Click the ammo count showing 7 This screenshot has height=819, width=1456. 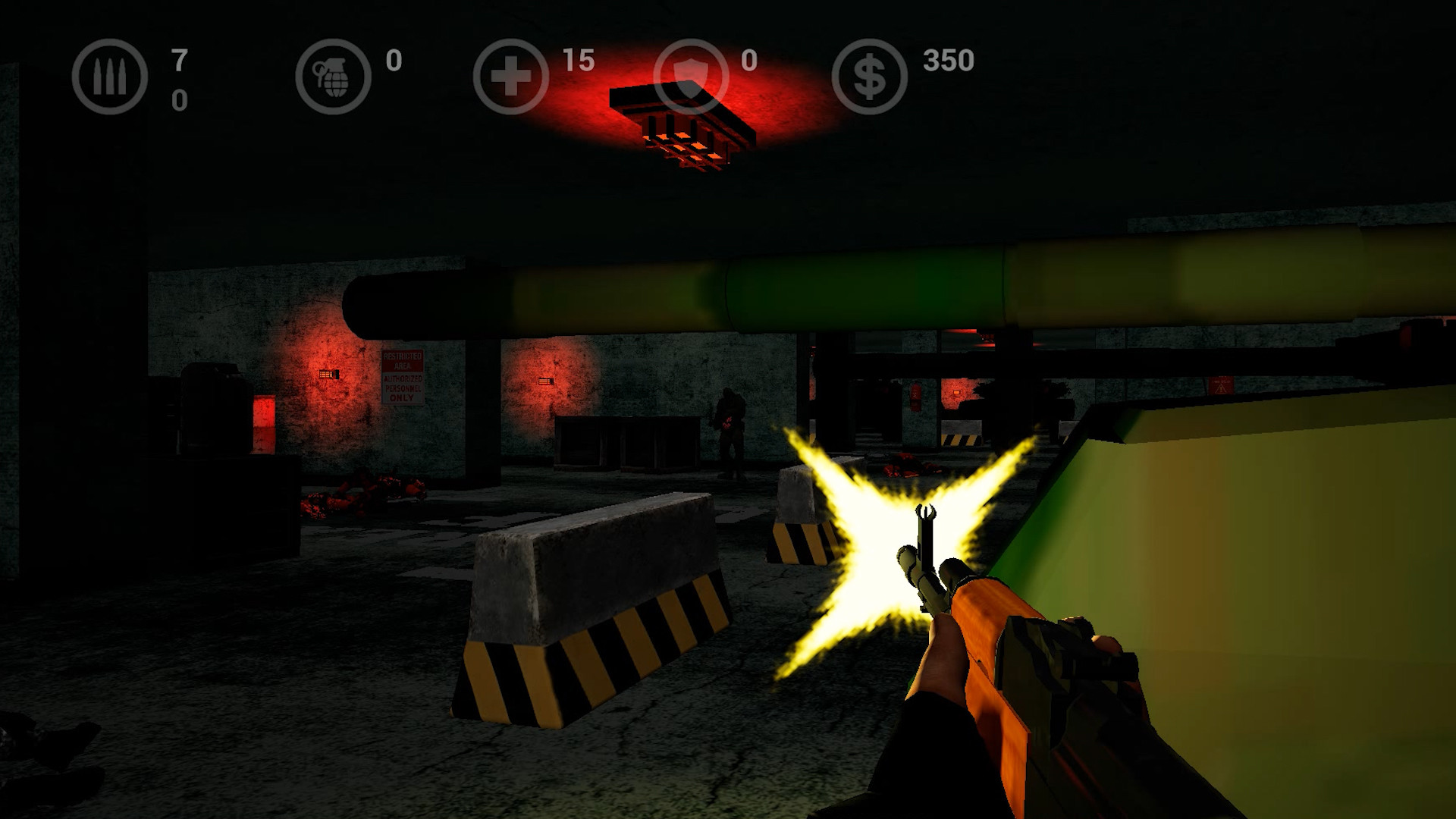[179, 61]
